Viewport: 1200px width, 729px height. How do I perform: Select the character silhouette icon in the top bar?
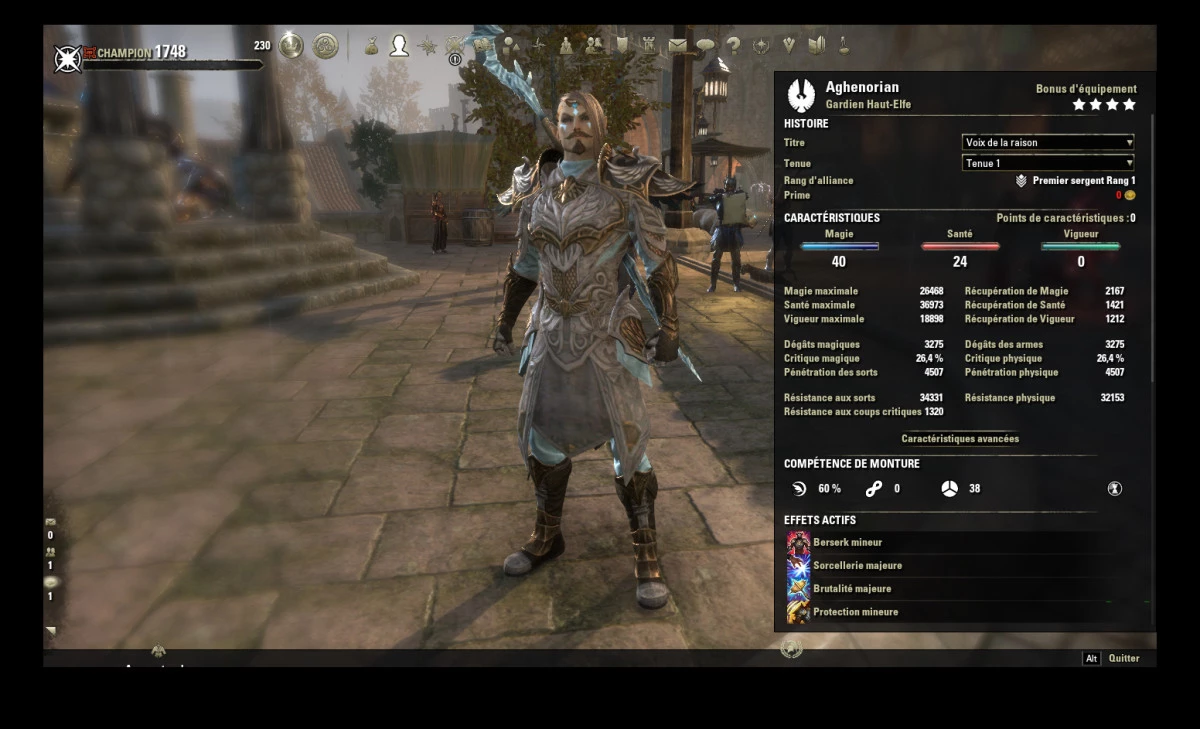point(399,46)
